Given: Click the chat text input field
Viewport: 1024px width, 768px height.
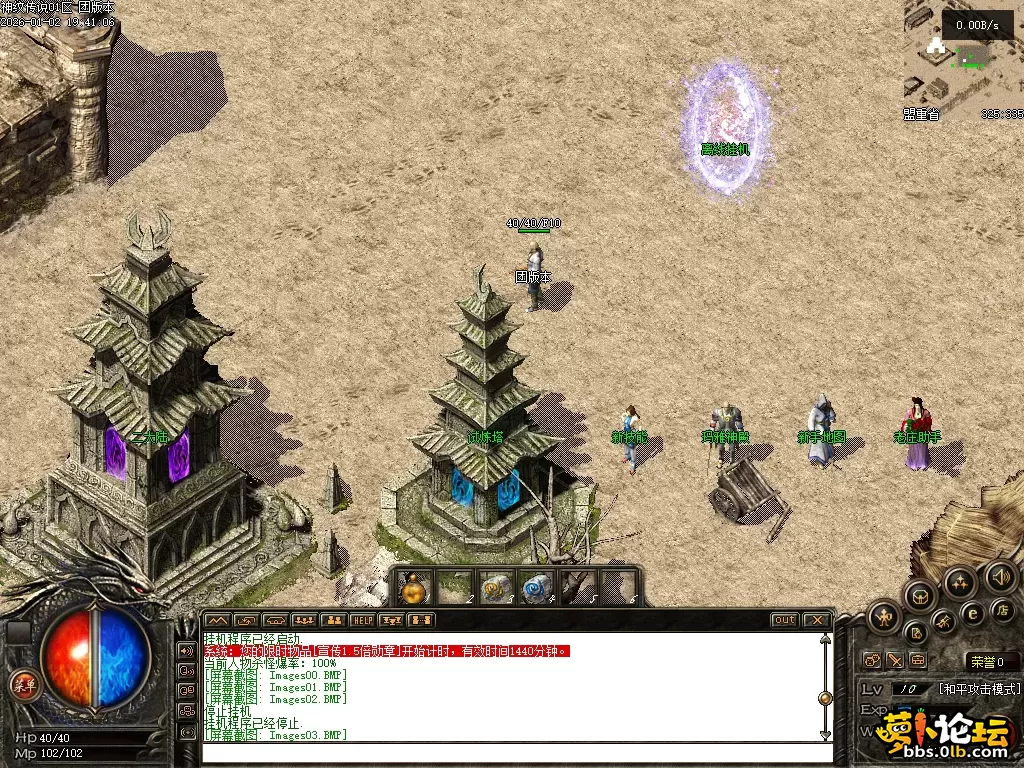Looking at the screenshot, I should pos(510,752).
